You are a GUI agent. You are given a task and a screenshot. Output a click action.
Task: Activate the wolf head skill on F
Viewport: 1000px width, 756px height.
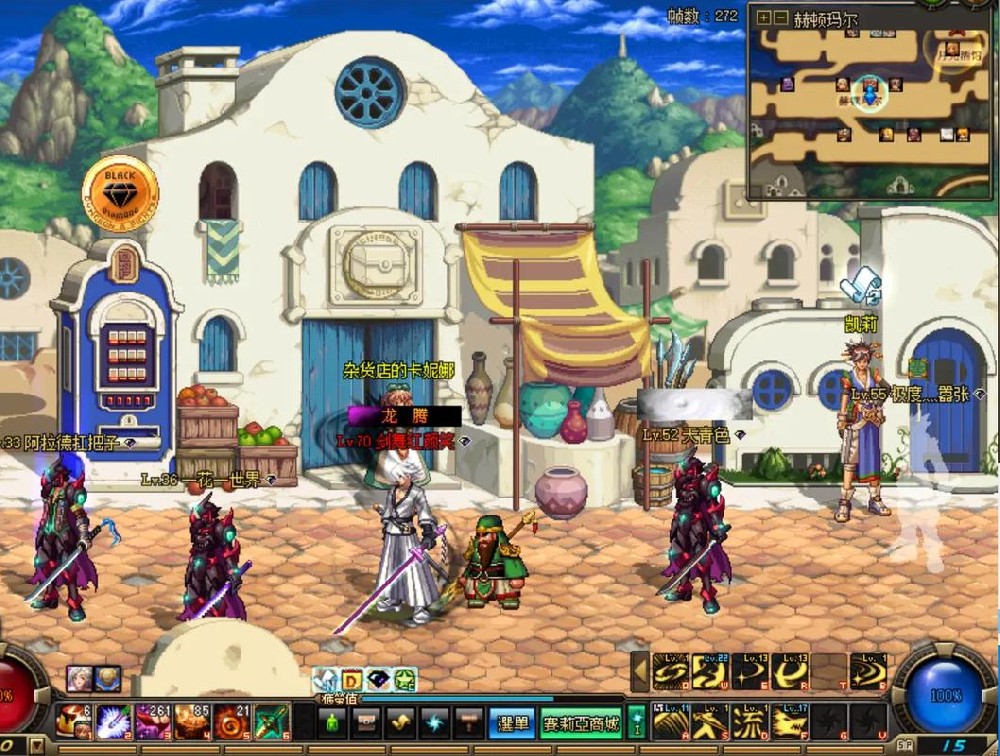[790, 720]
